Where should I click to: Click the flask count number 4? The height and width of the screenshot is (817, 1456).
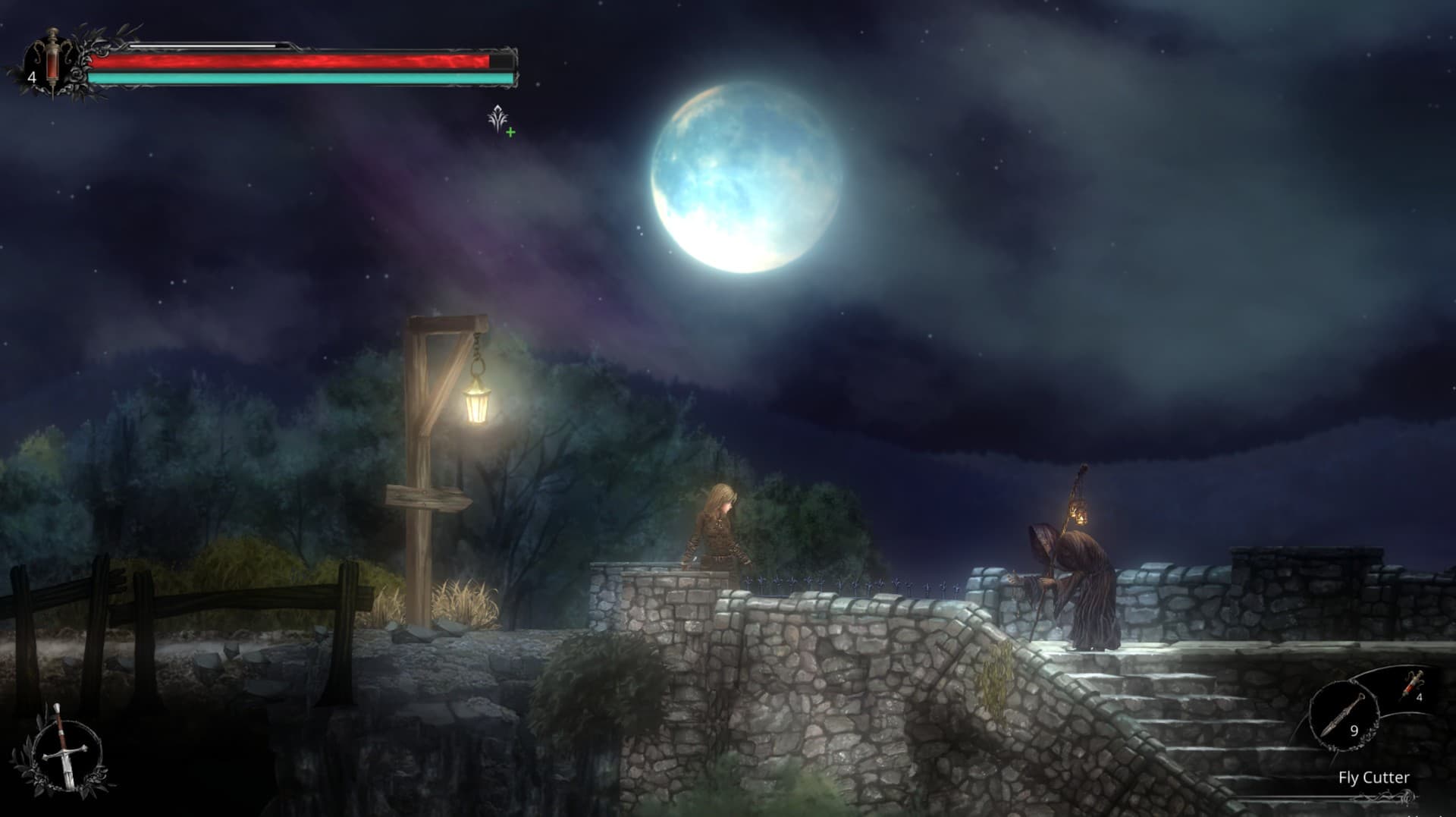pos(32,76)
